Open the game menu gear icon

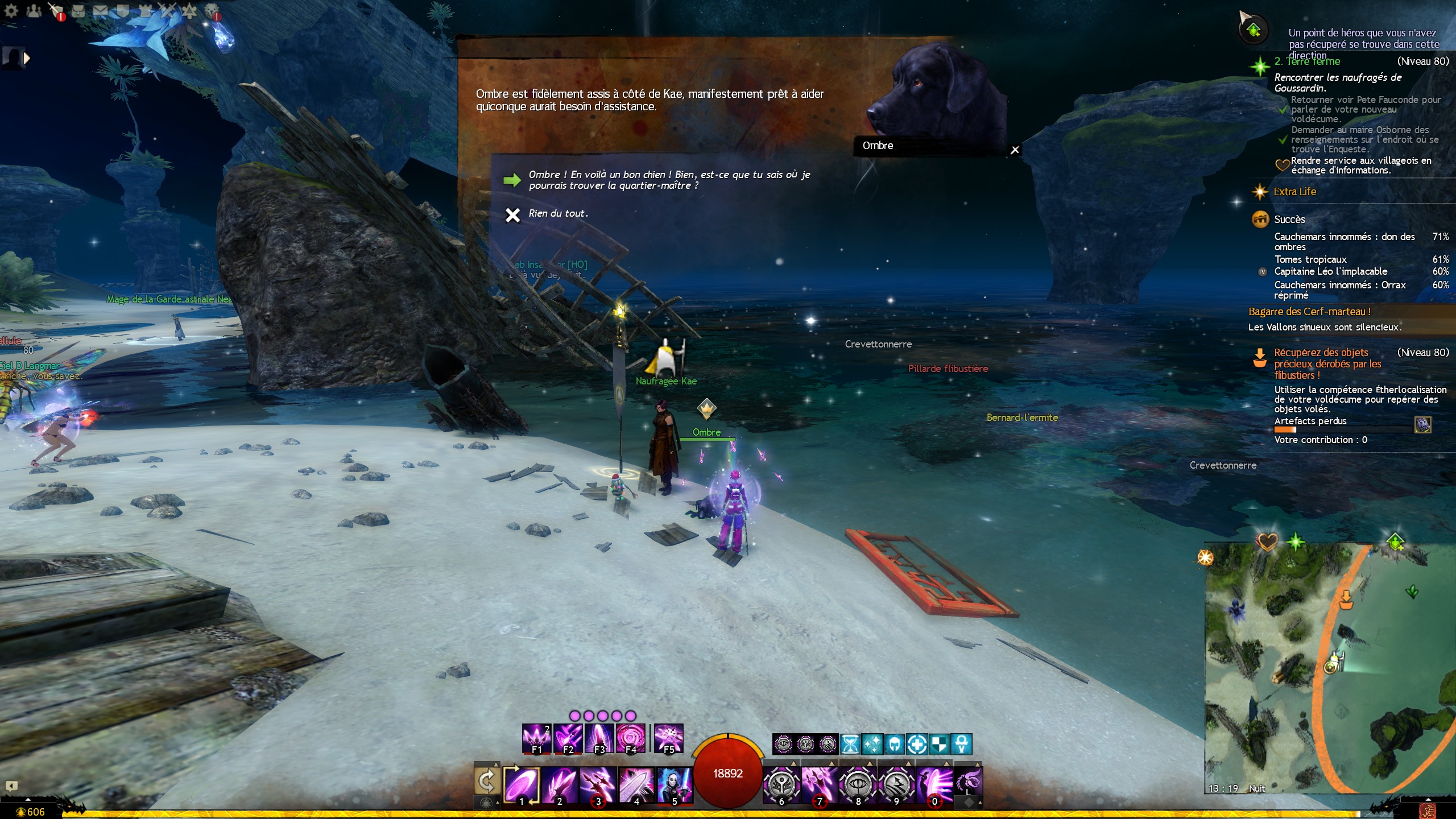[11, 11]
